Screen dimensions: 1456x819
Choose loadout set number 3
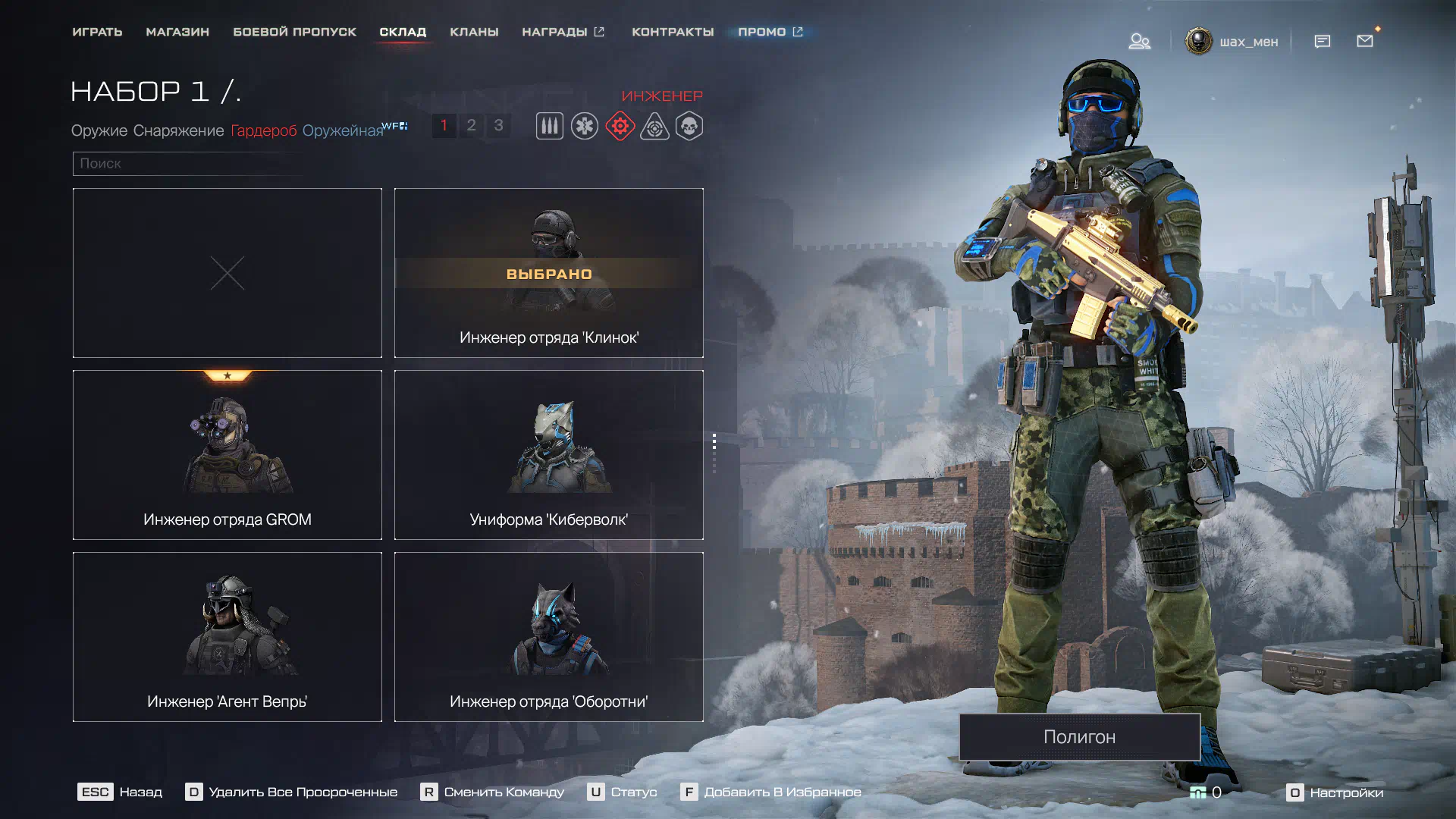[498, 125]
